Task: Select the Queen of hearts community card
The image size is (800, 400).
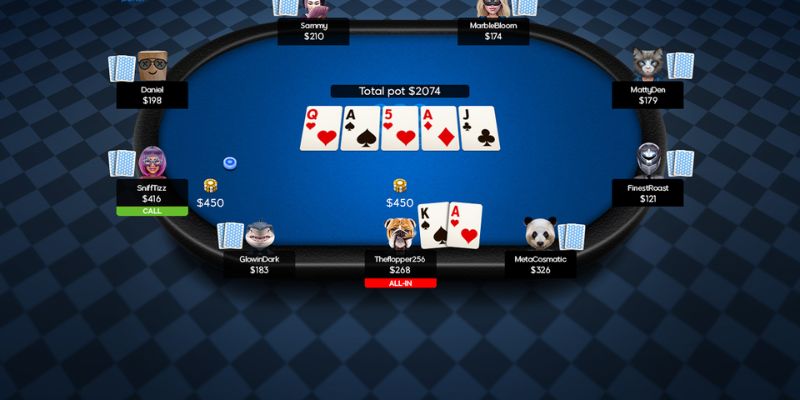Action: (x=319, y=128)
